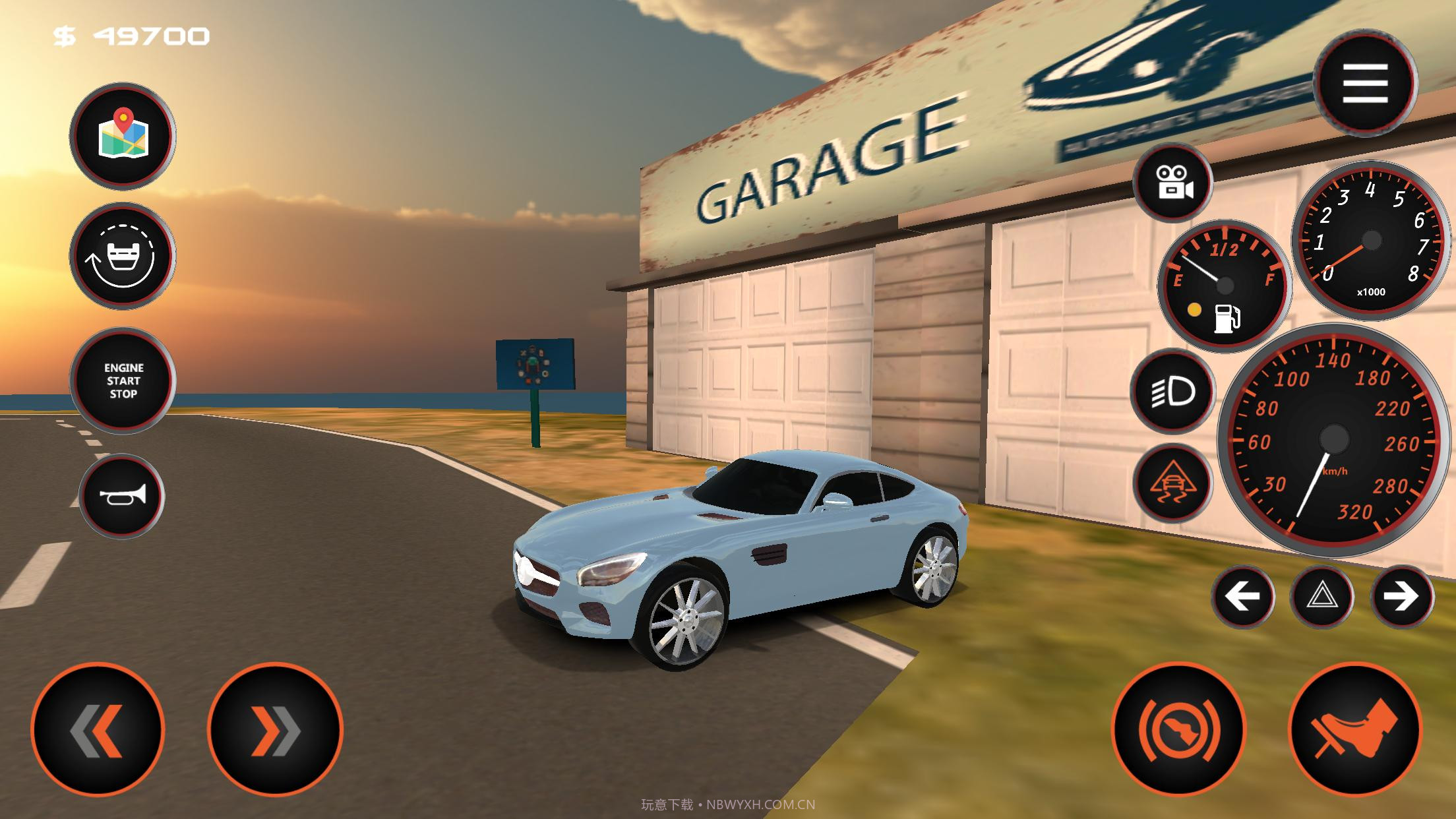
Task: Open the map with the location pin
Action: [x=123, y=136]
